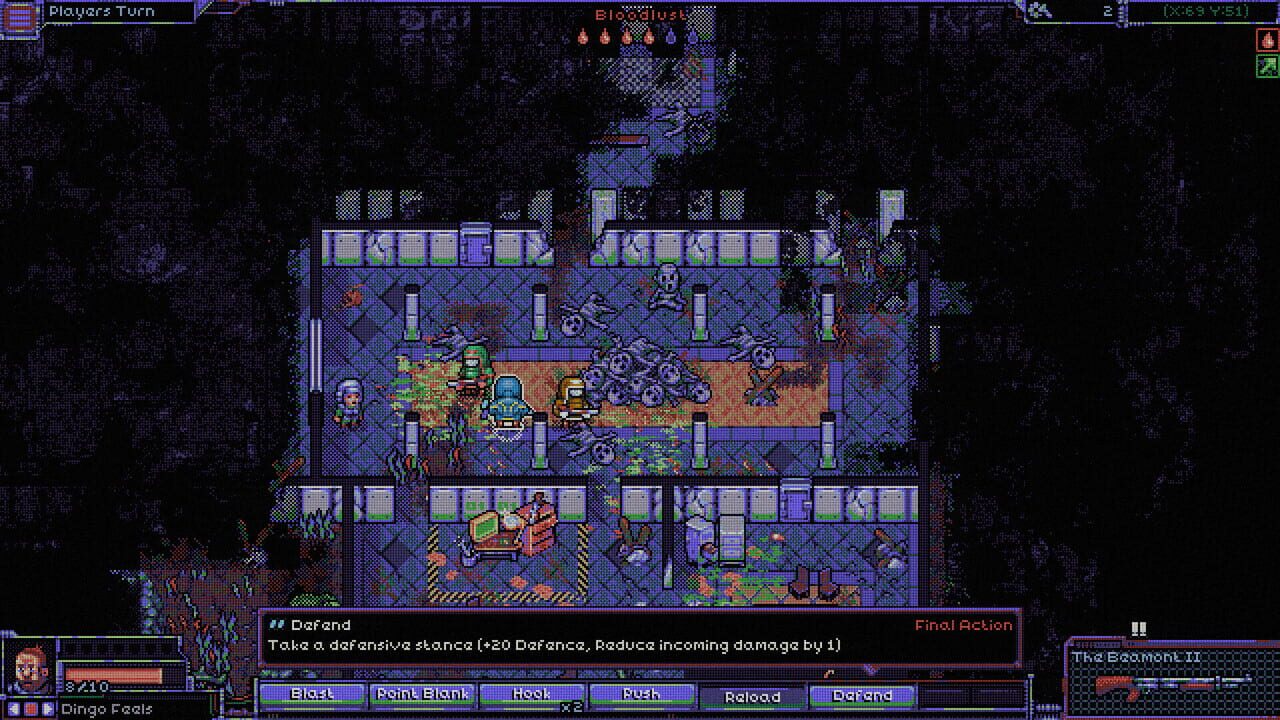The width and height of the screenshot is (1280, 720).
Task: Click the red square between character arrows
Action: pos(31,709)
